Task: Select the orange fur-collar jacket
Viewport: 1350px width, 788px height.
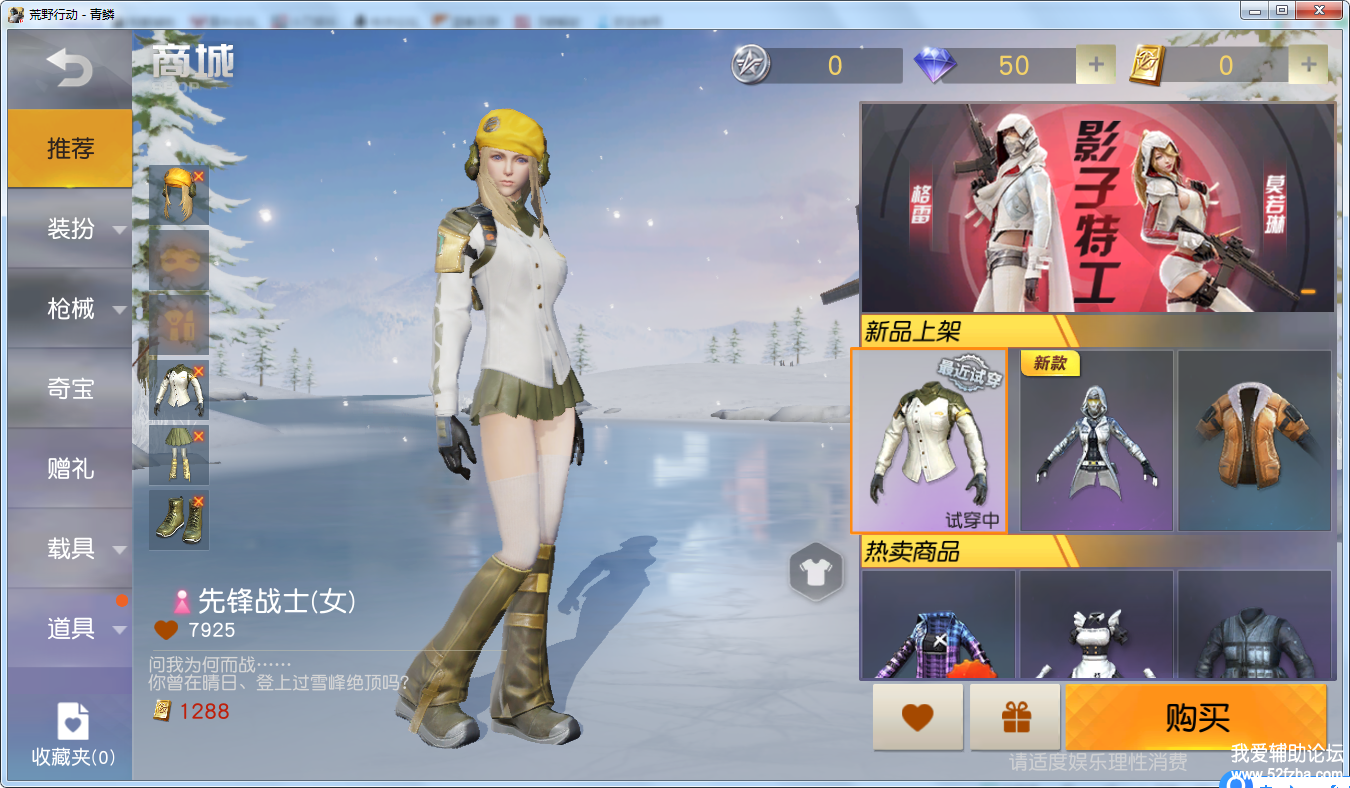Action: point(1254,441)
